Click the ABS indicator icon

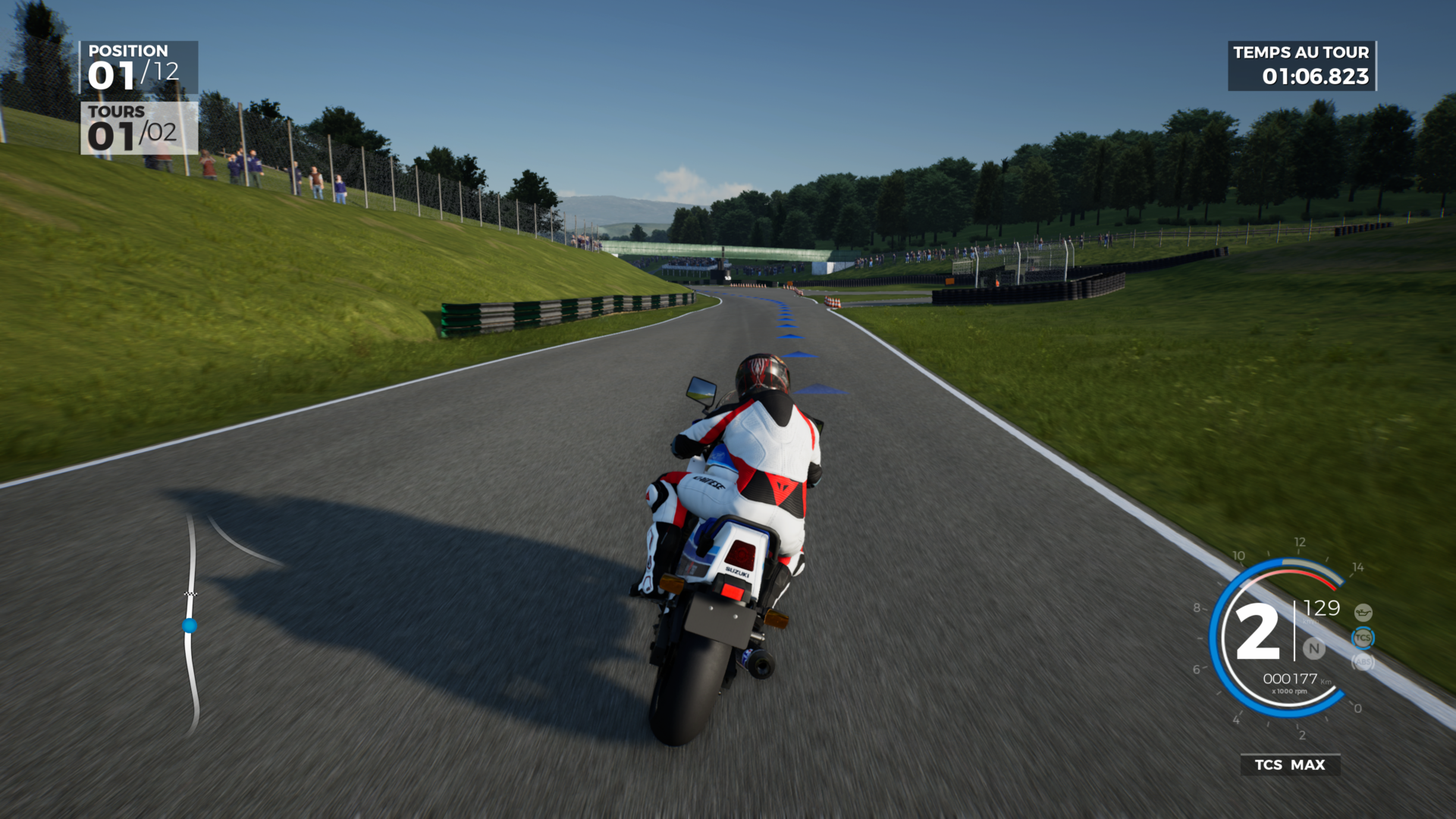pyautogui.click(x=1363, y=662)
